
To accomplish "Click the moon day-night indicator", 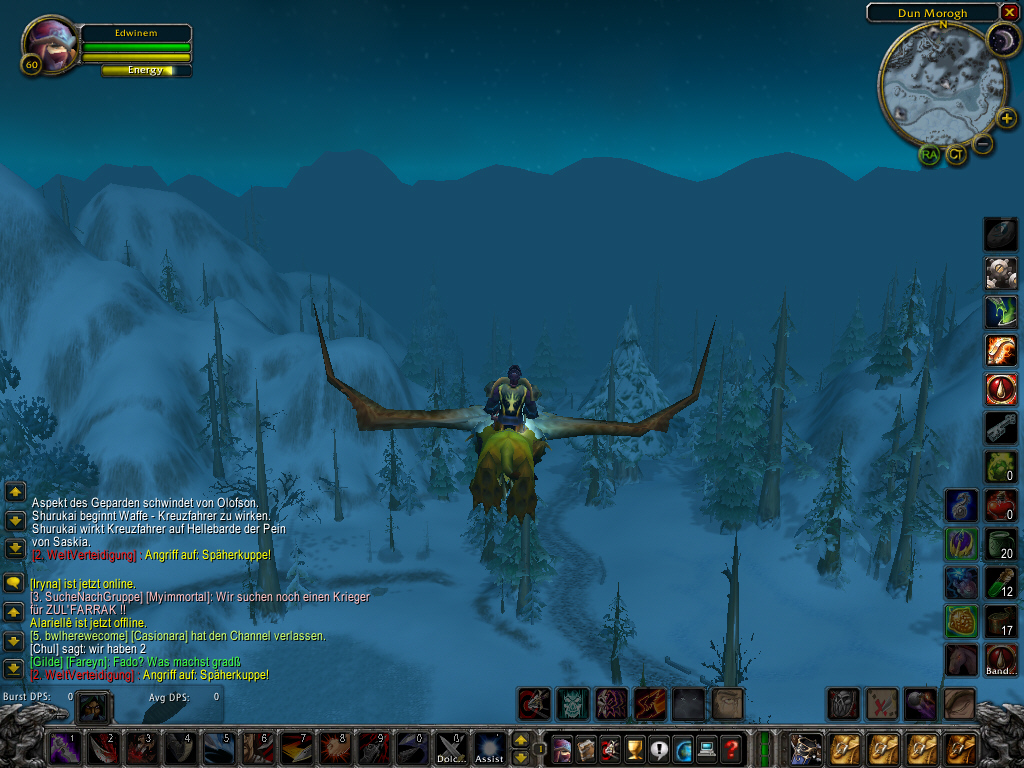I will click(1002, 40).
